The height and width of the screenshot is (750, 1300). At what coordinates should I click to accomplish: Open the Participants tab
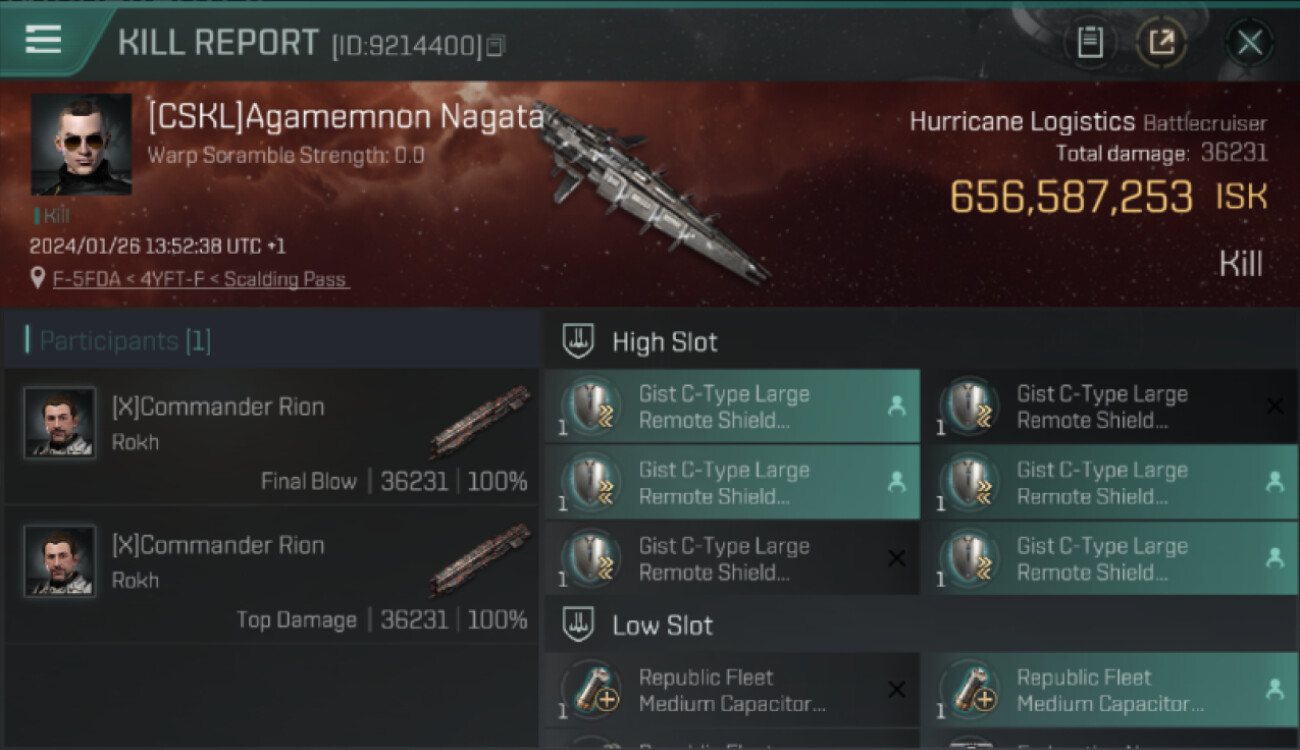pos(124,341)
